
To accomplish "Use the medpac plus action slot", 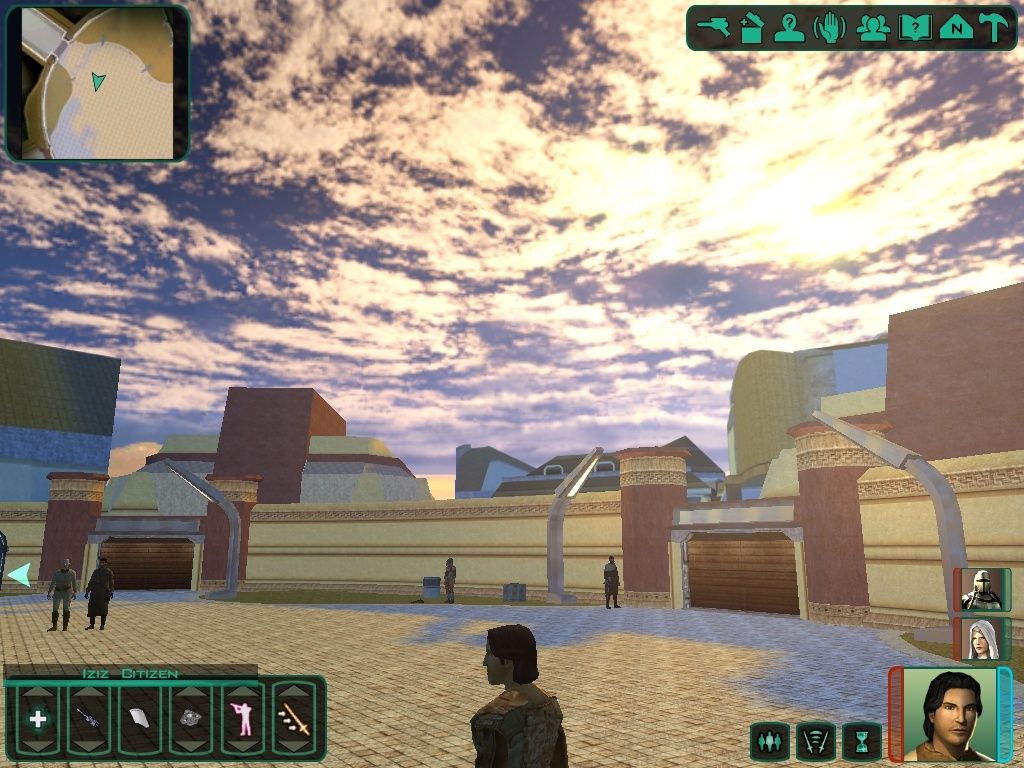I will point(38,718).
